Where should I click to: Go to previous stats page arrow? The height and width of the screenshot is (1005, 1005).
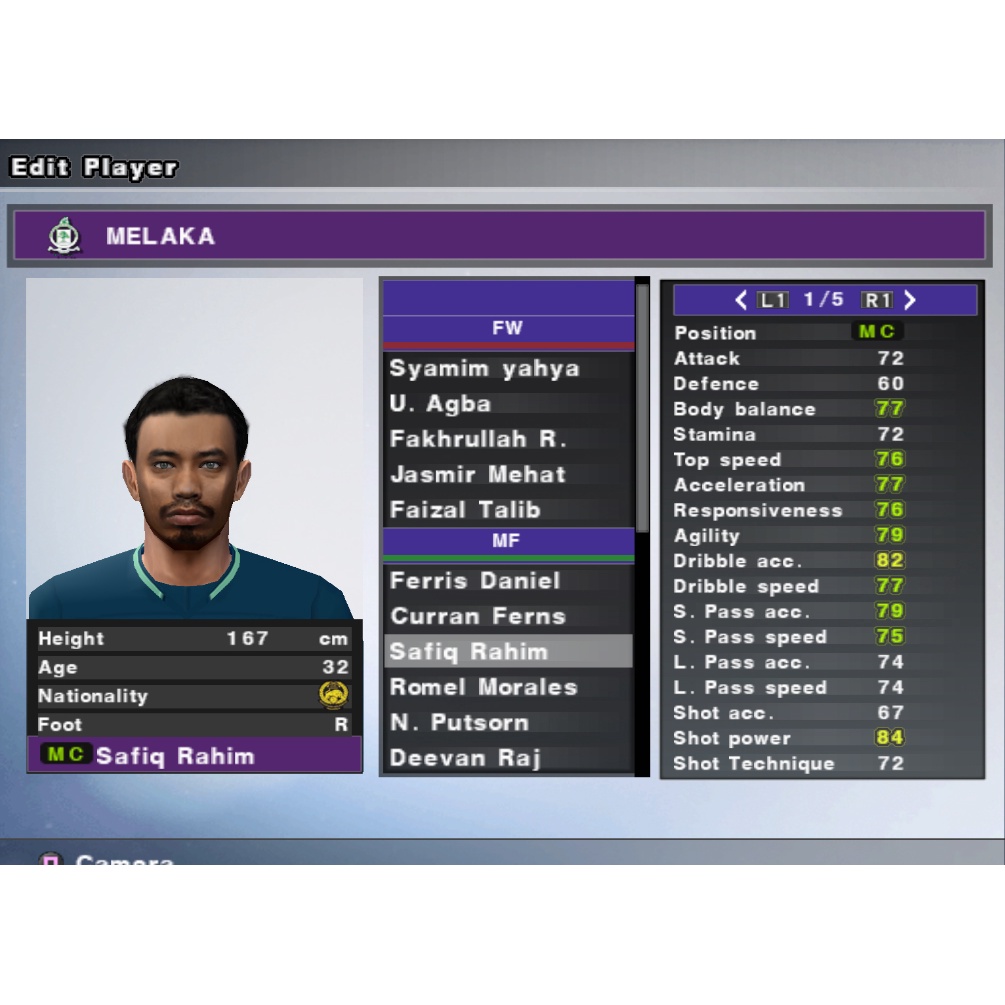[741, 300]
